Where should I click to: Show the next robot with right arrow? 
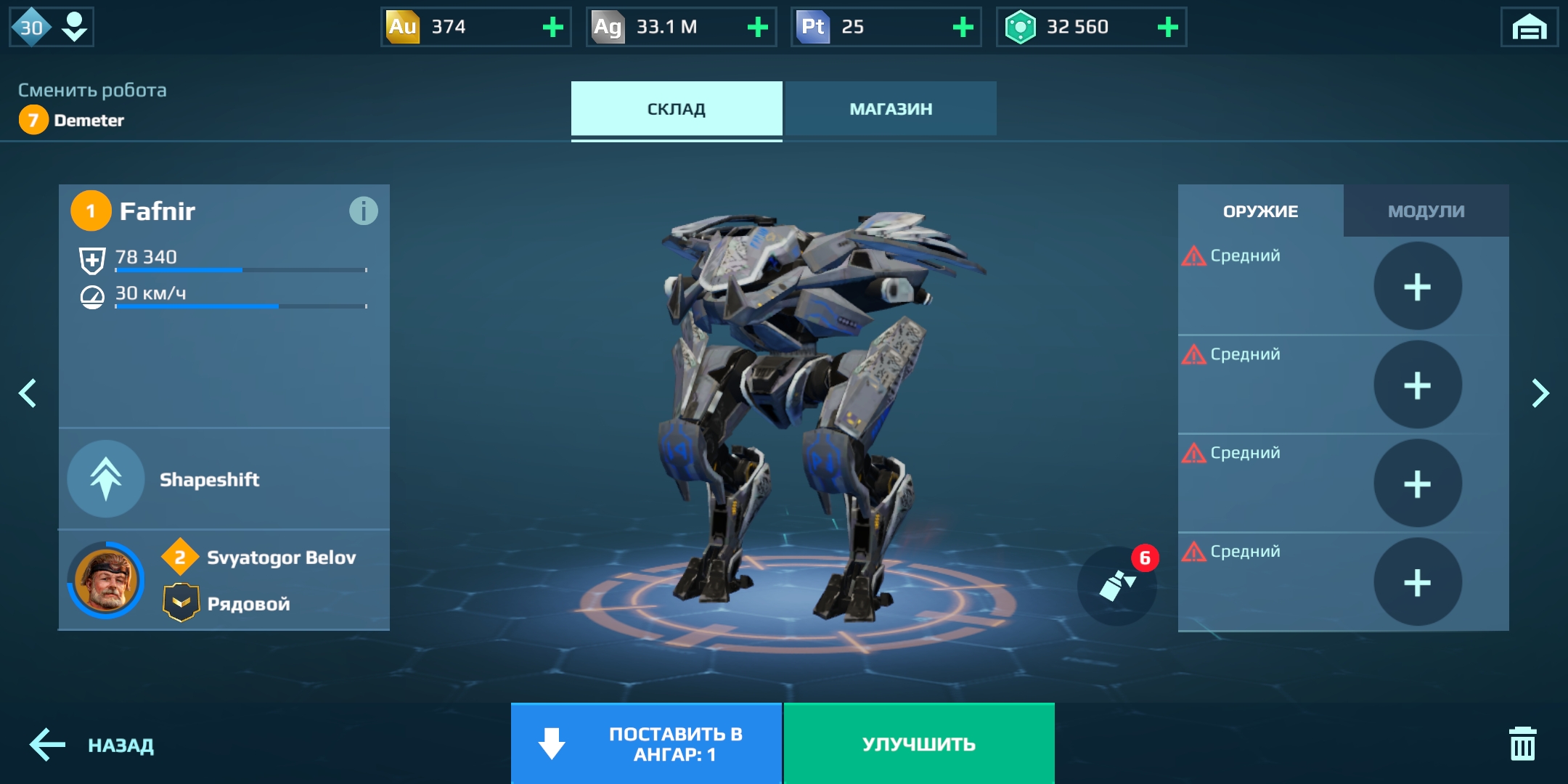[1540, 393]
